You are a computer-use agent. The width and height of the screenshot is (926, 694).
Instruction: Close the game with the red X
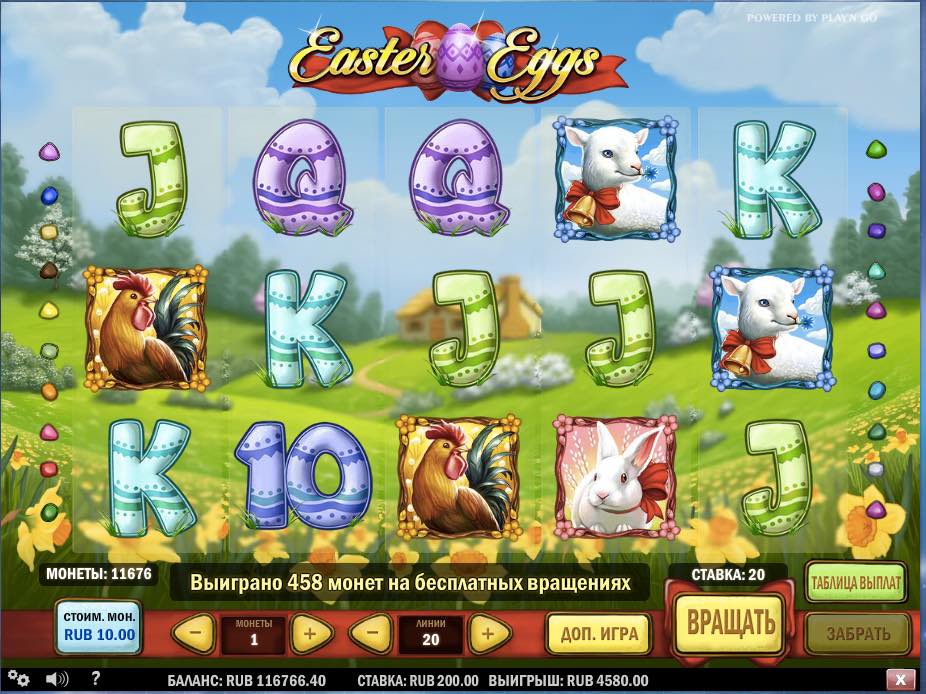point(902,679)
